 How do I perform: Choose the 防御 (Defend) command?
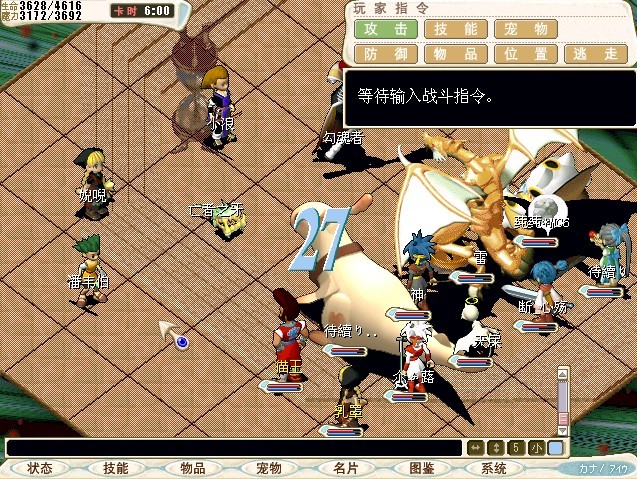point(385,54)
